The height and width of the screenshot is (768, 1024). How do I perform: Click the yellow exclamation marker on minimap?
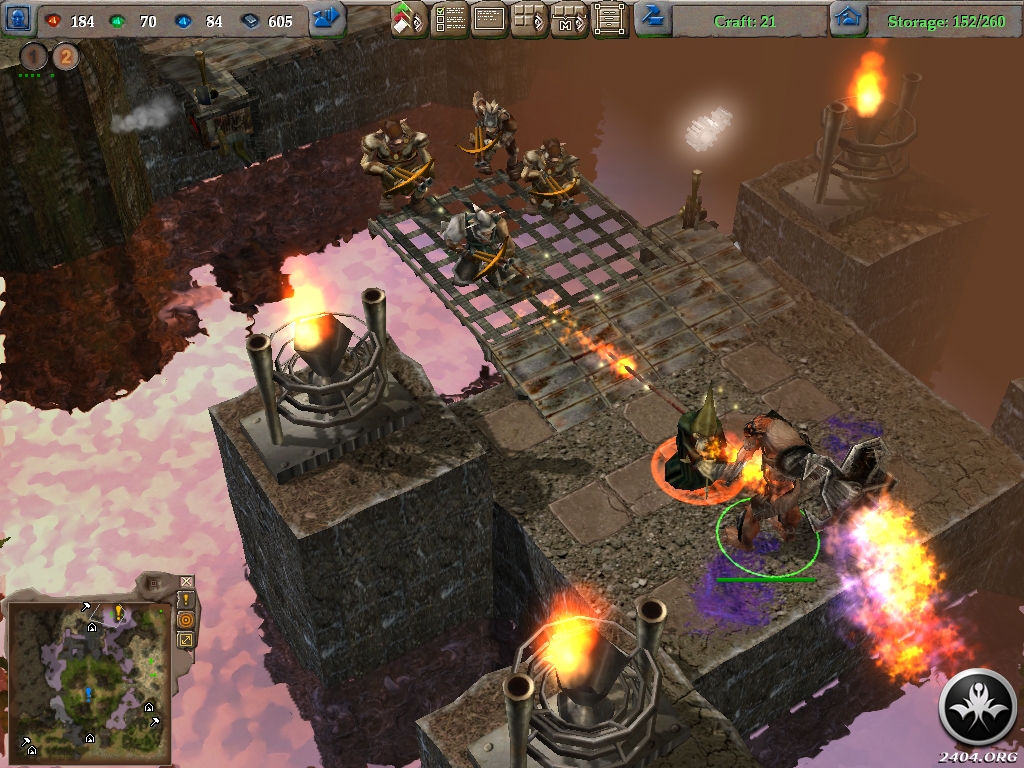[118, 611]
